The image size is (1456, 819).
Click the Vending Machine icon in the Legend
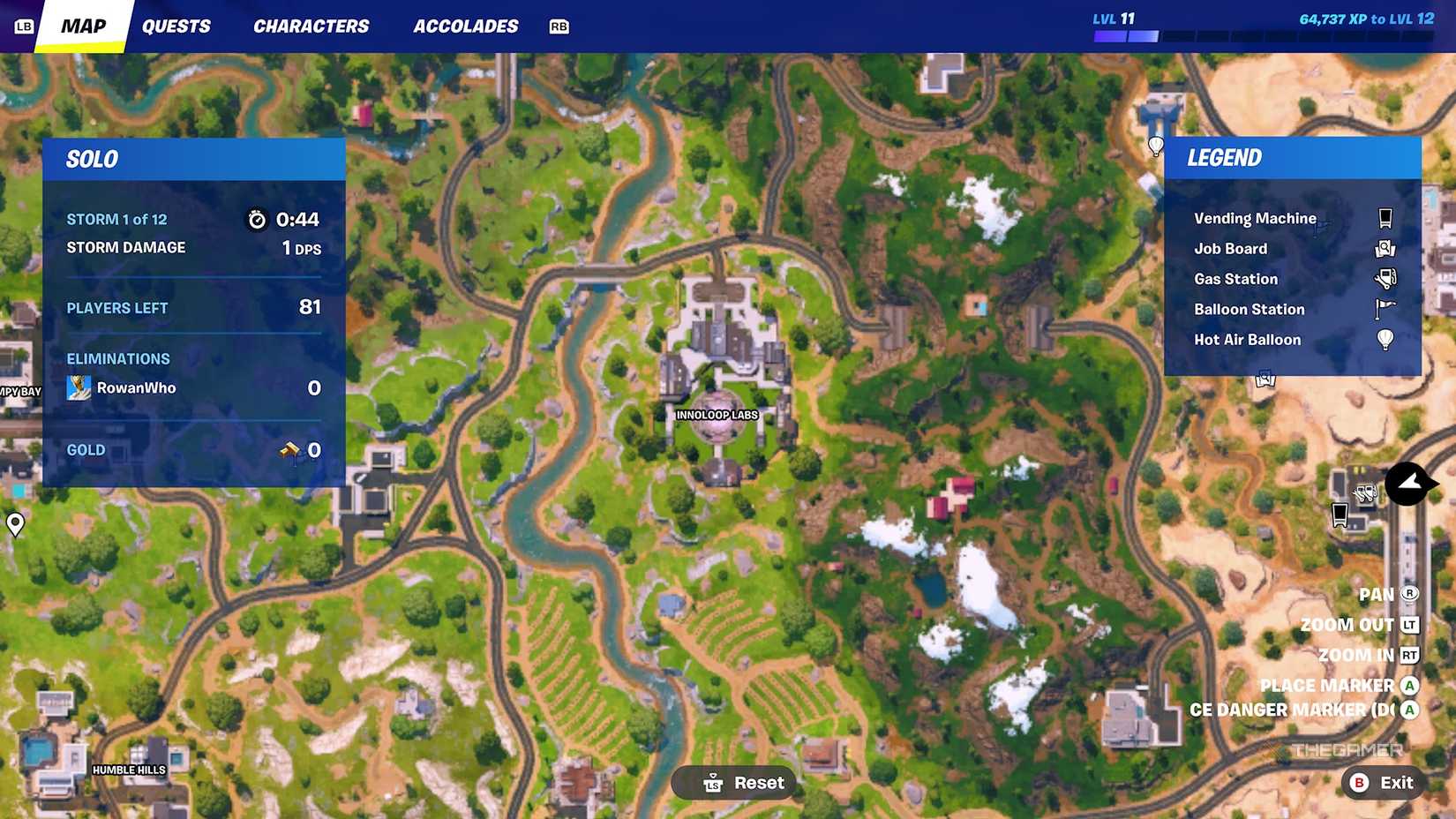pos(1385,217)
